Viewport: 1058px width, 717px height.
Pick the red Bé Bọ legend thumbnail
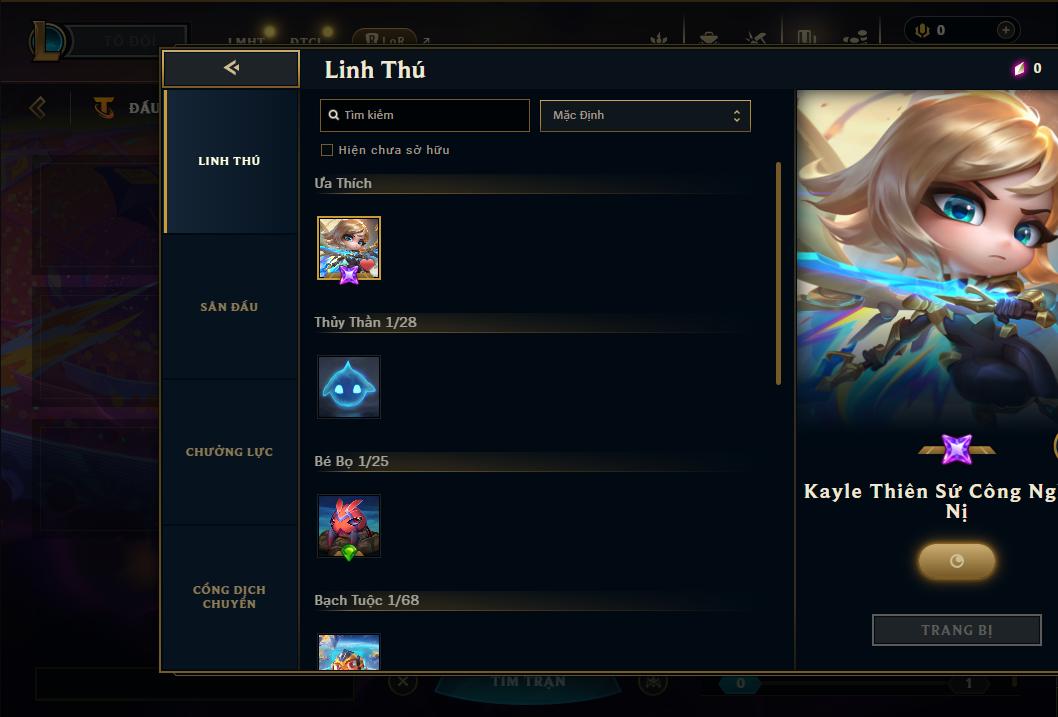click(x=349, y=526)
